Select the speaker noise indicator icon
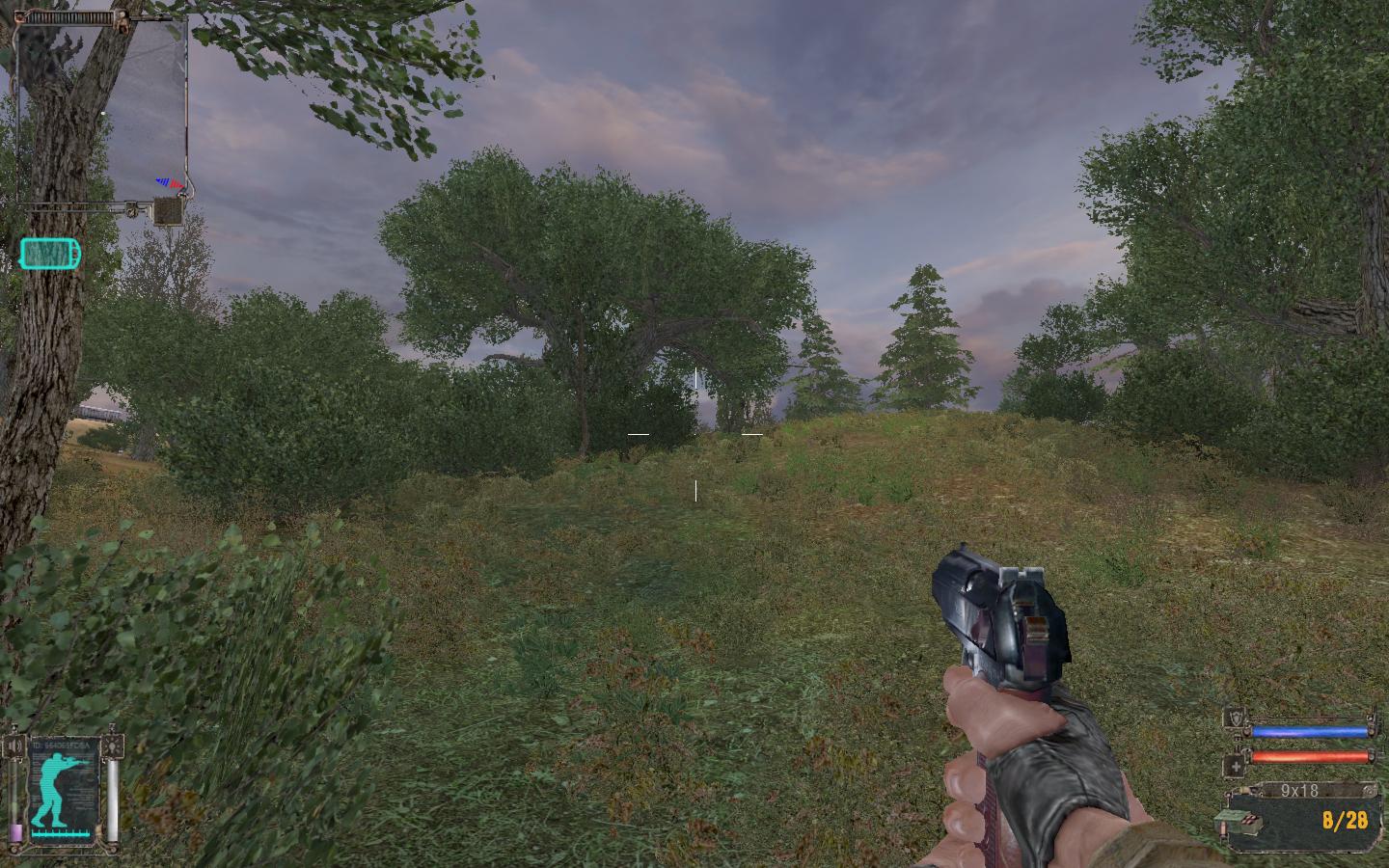 click(14, 746)
